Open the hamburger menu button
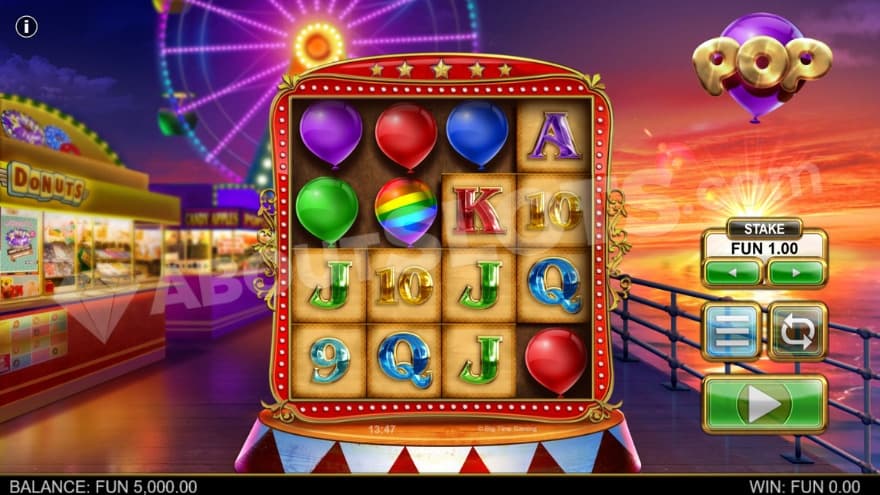 coord(731,331)
